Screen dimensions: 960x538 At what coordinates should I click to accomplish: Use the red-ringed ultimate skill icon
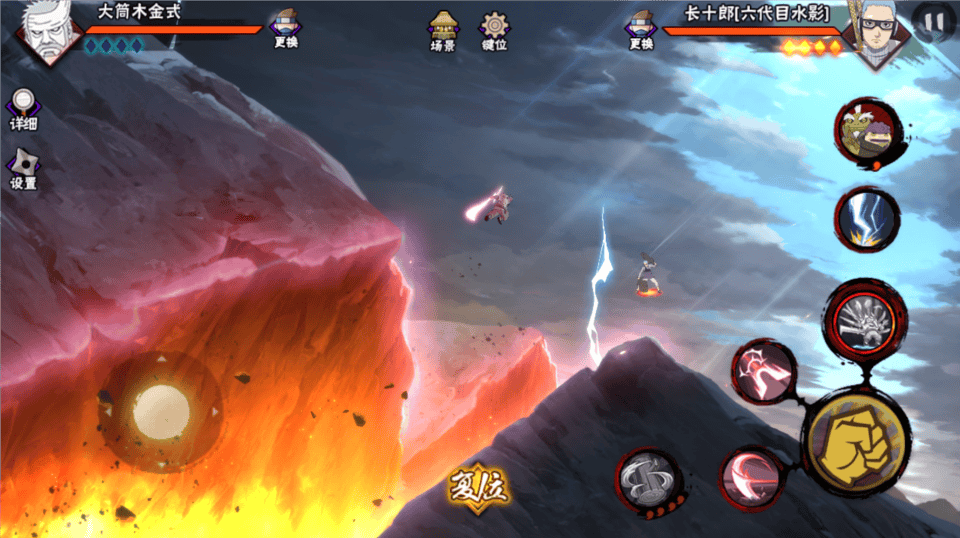[x=866, y=319]
